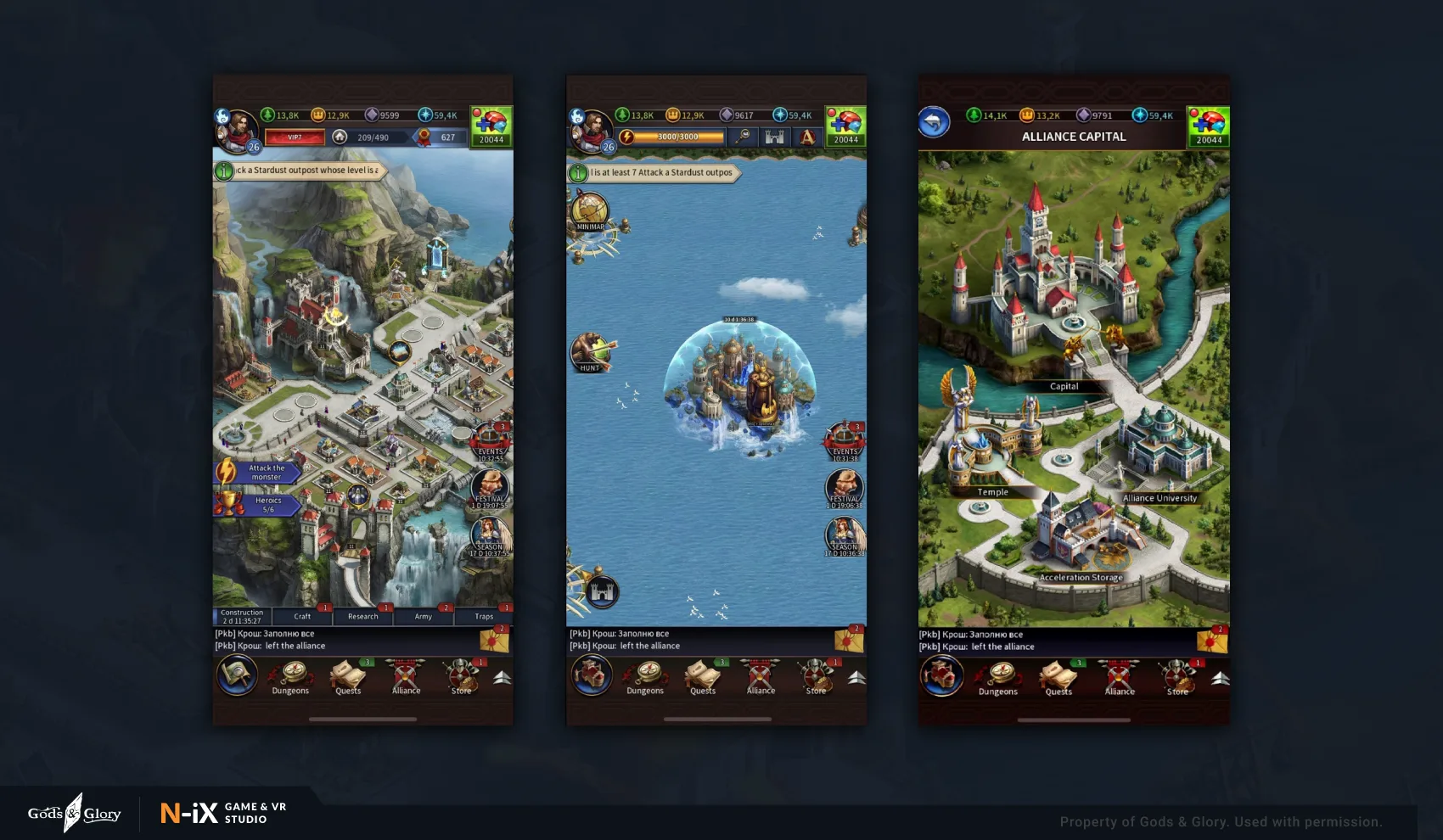Choose the Traps tab

484,617
